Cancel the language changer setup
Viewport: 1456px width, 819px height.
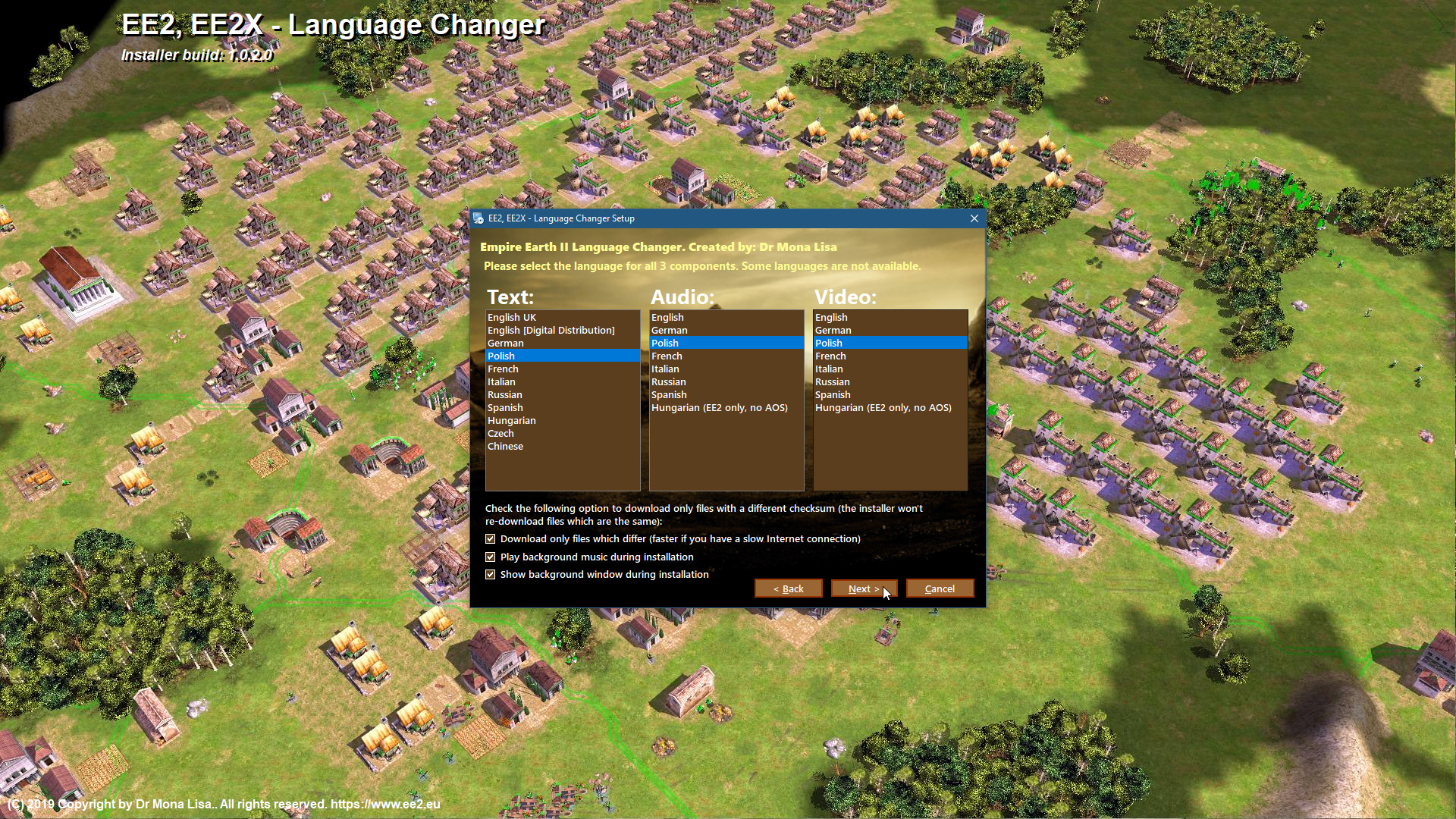point(940,588)
